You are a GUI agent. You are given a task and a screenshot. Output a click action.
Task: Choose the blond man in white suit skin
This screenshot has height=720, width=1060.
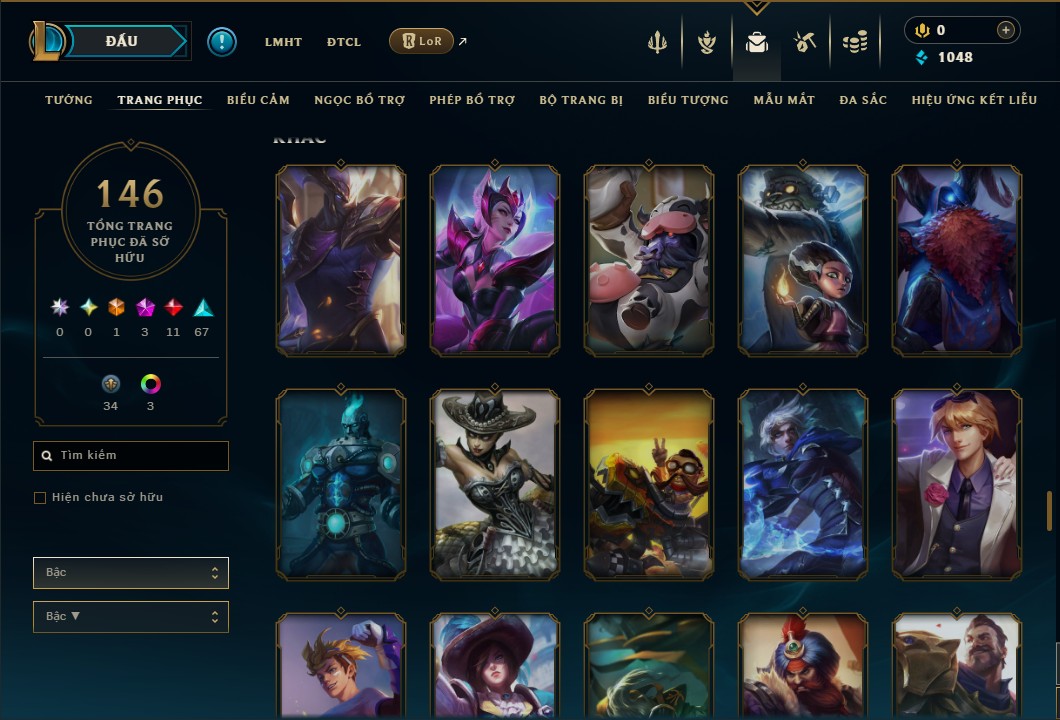point(957,484)
